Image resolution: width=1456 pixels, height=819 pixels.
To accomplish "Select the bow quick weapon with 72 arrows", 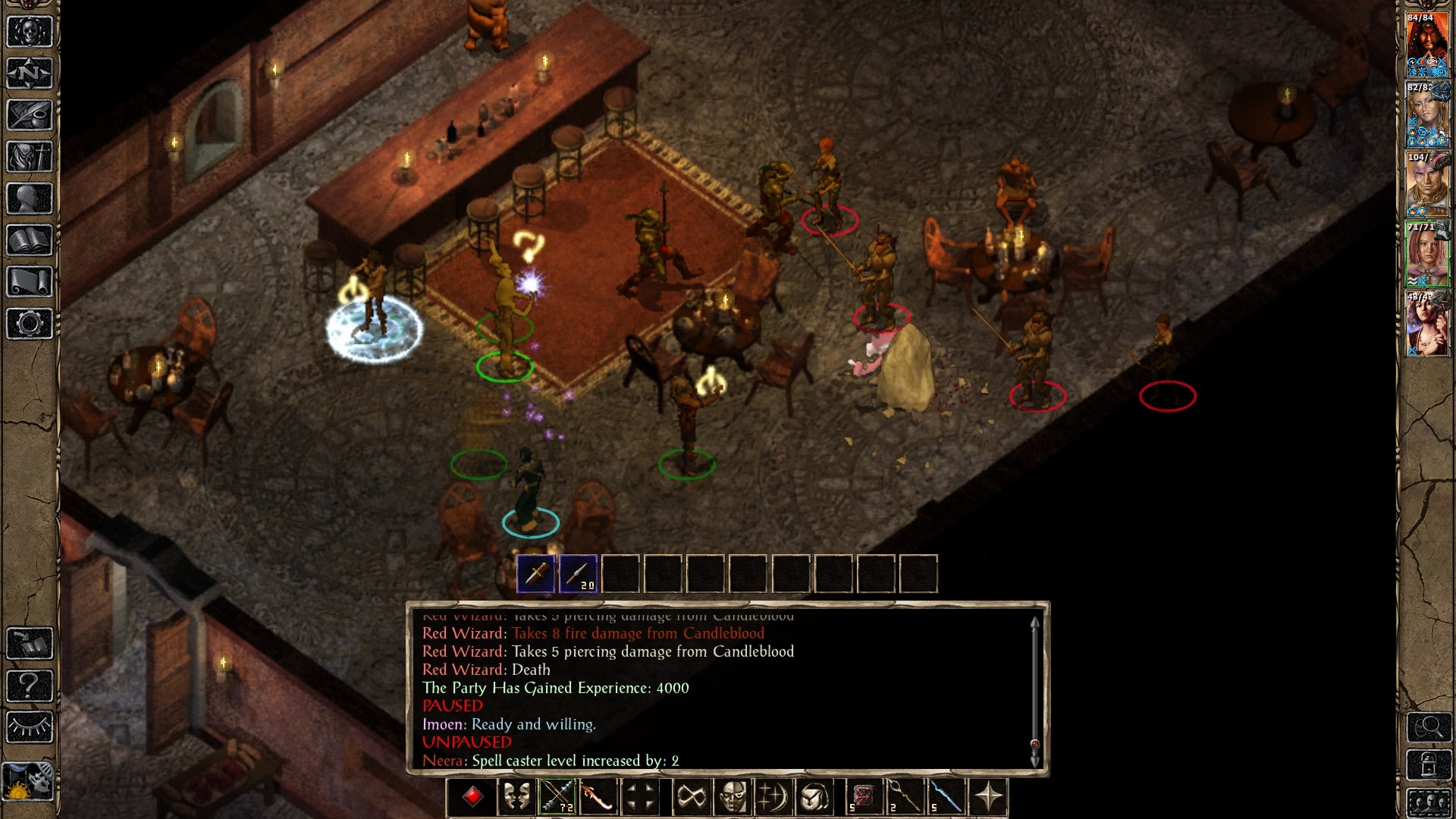I will (x=558, y=797).
